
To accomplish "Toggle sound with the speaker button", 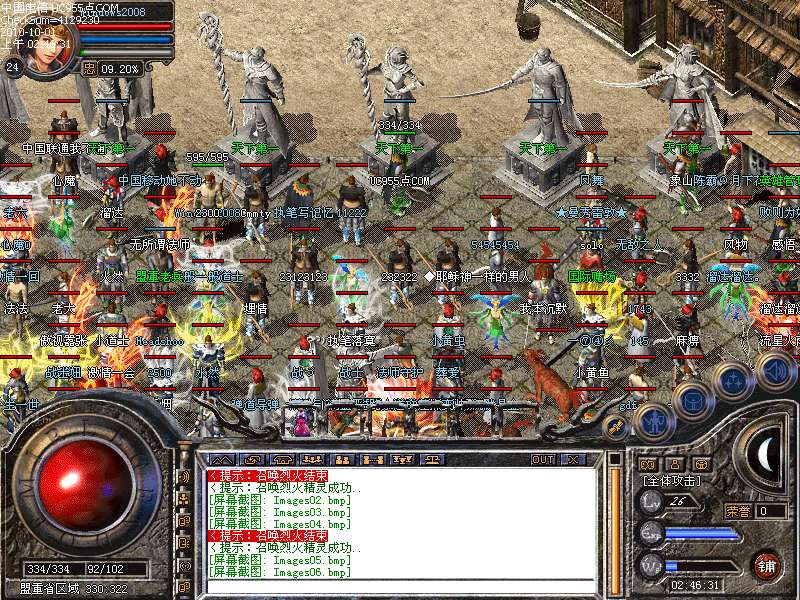I will [775, 371].
